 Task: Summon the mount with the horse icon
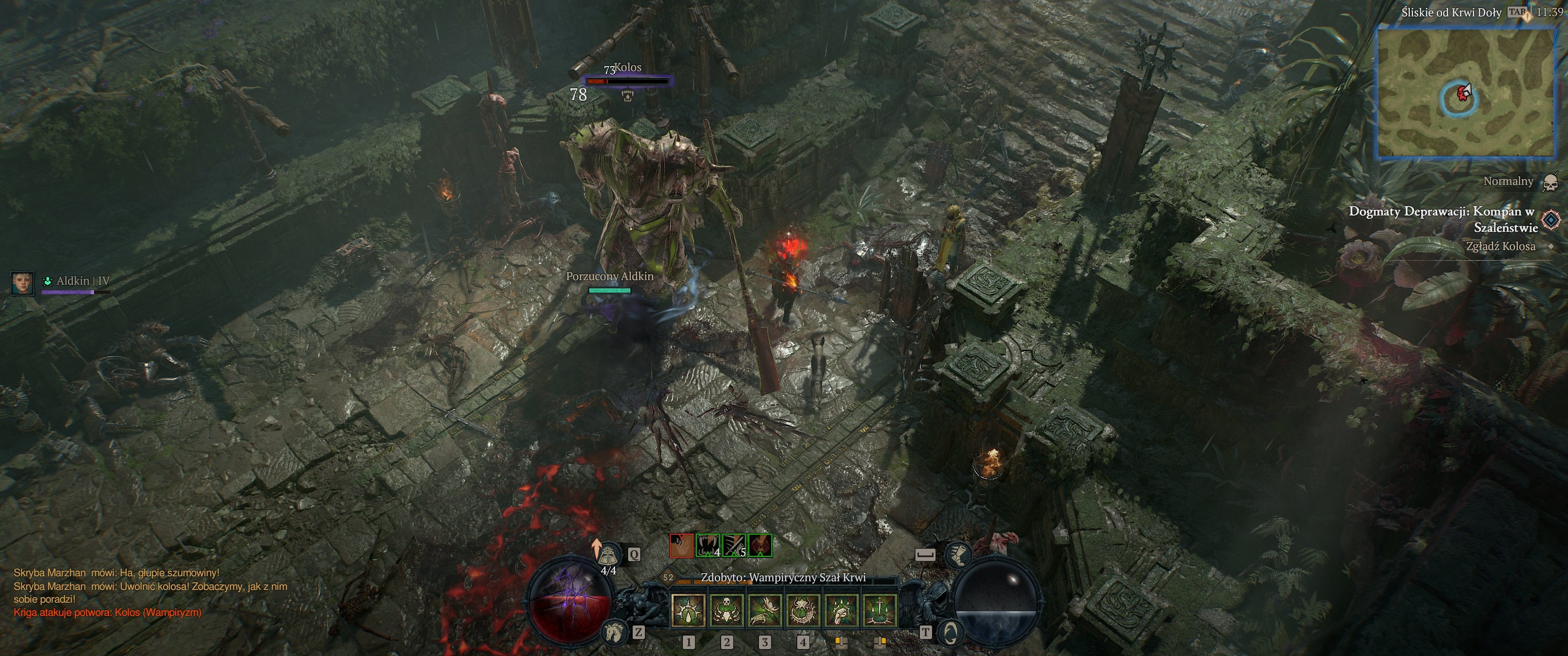[x=614, y=633]
